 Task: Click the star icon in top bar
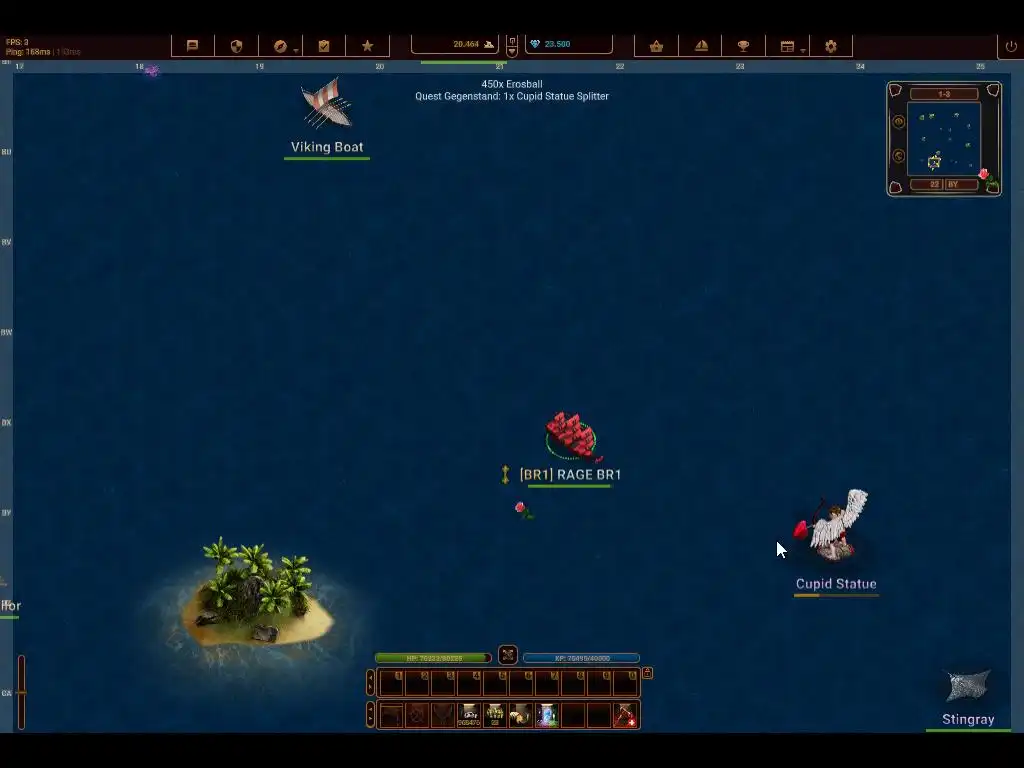(x=367, y=46)
